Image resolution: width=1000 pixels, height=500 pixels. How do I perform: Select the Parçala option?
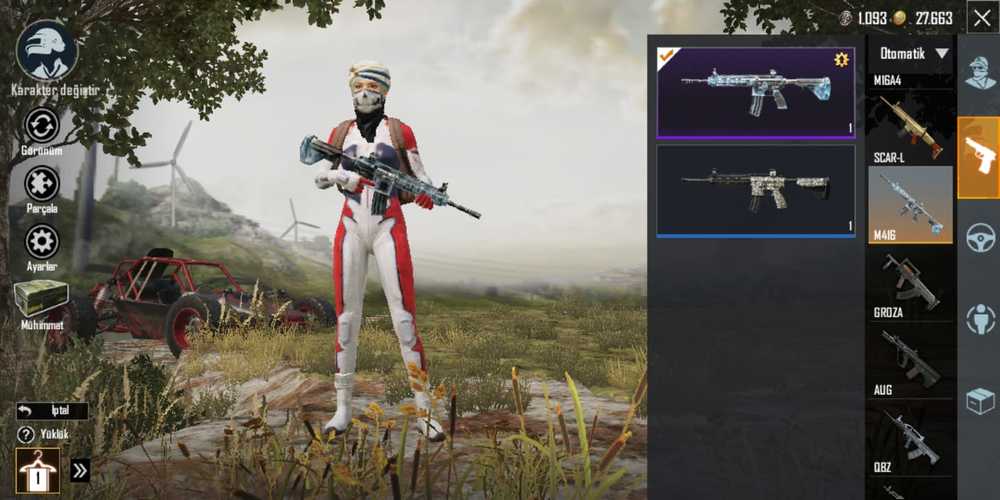[42, 187]
